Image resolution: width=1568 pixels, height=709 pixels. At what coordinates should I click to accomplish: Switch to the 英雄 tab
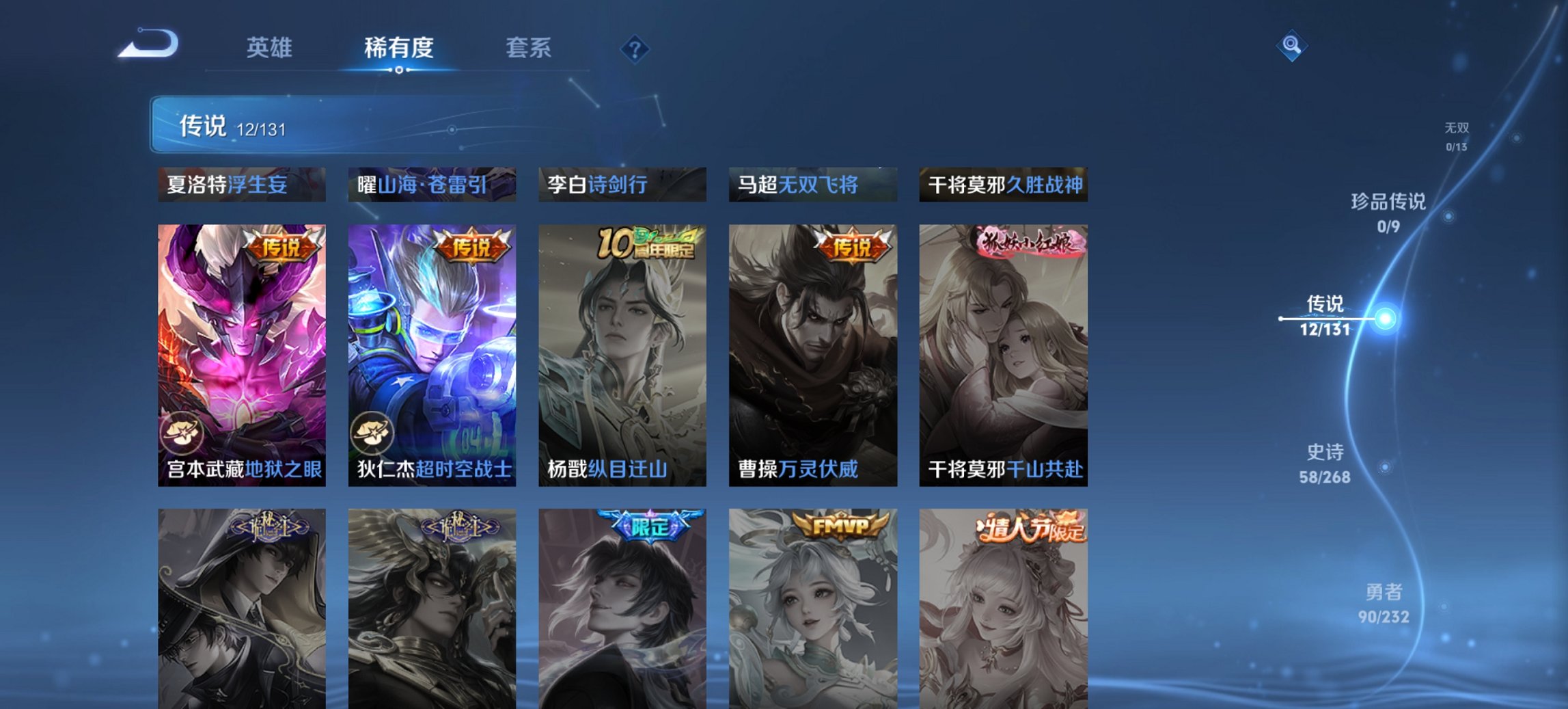pos(271,48)
